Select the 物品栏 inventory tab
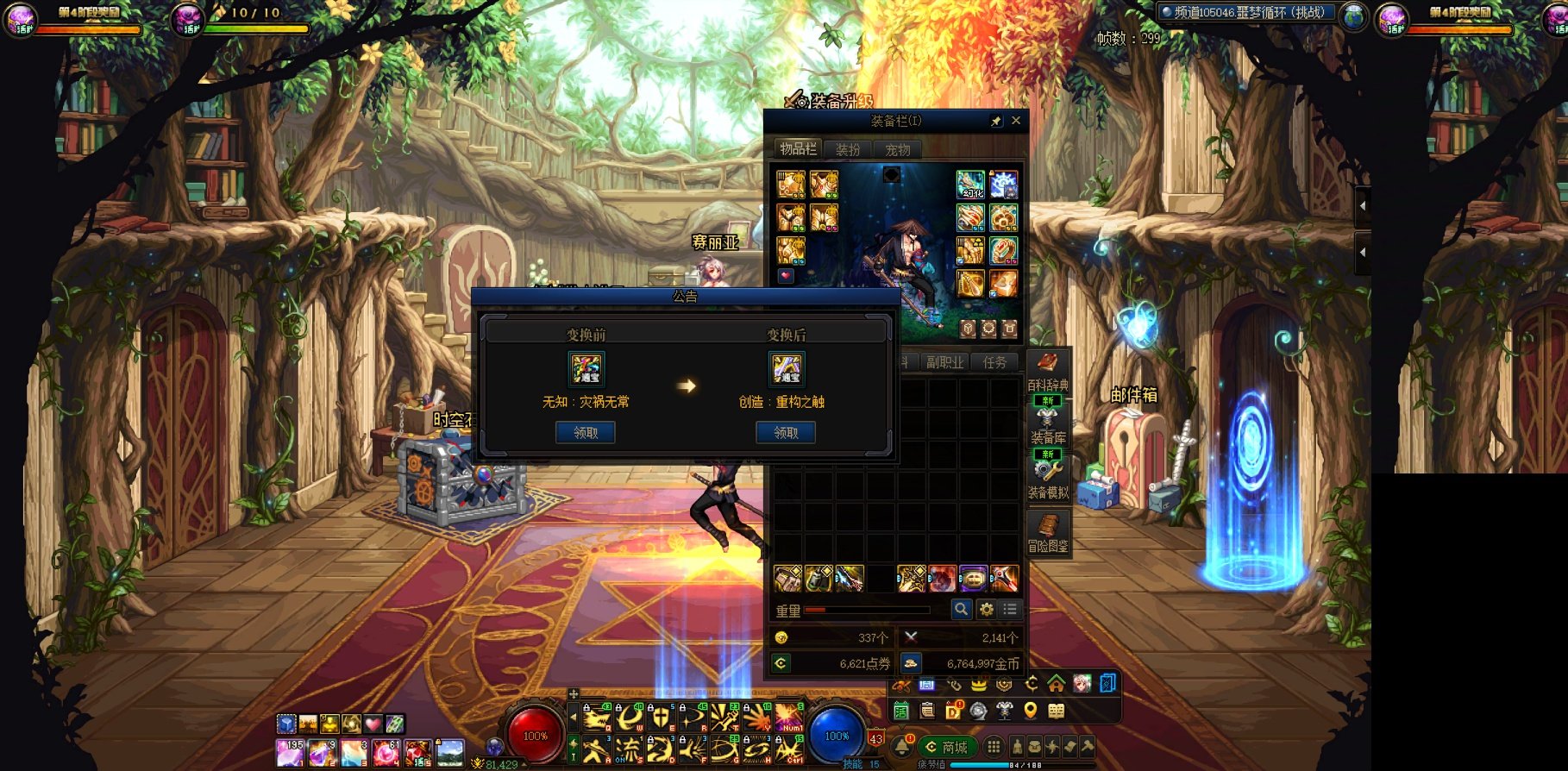Image resolution: width=1568 pixels, height=771 pixels. pyautogui.click(x=798, y=149)
